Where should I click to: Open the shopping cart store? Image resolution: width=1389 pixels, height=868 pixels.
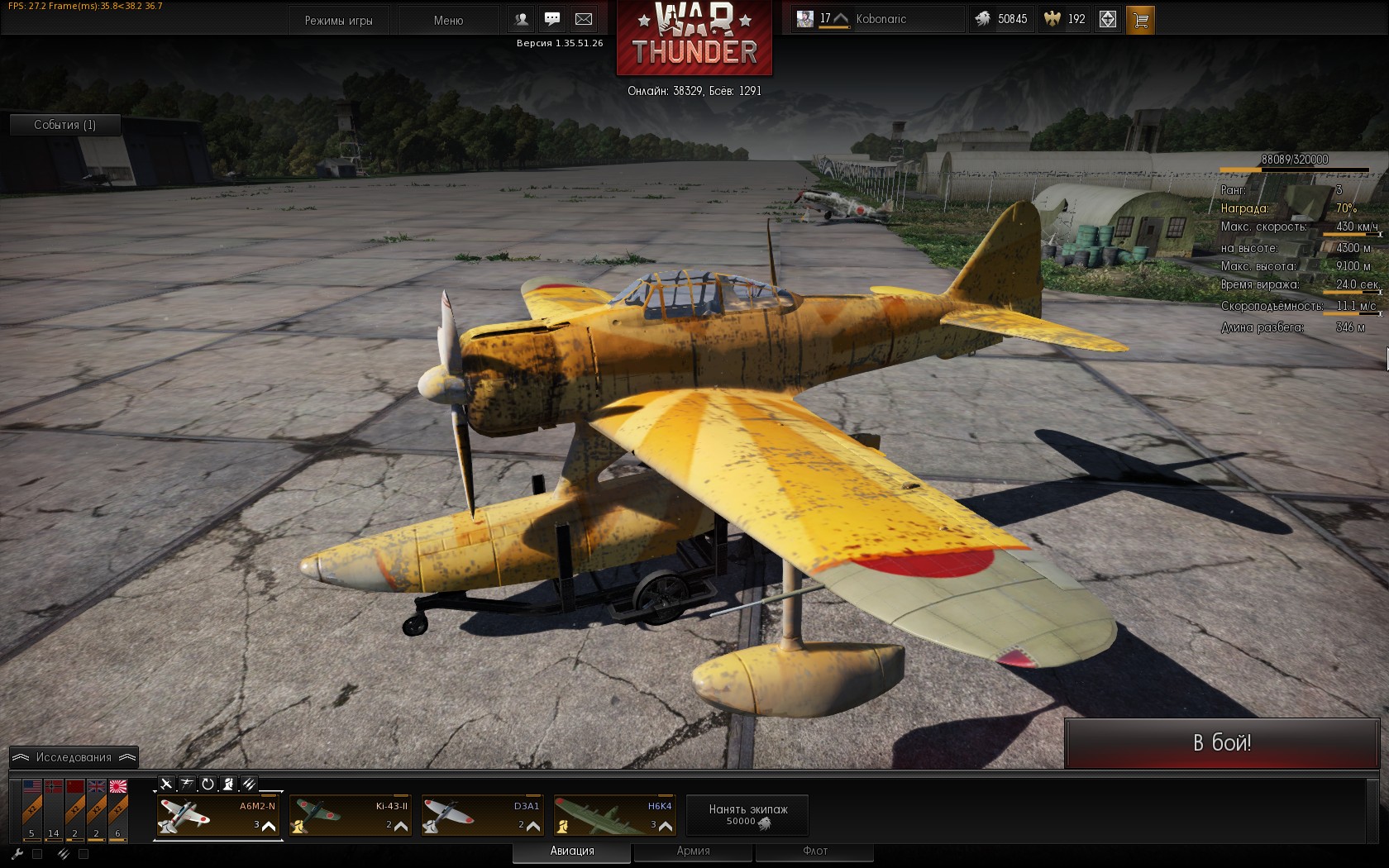point(1140,20)
